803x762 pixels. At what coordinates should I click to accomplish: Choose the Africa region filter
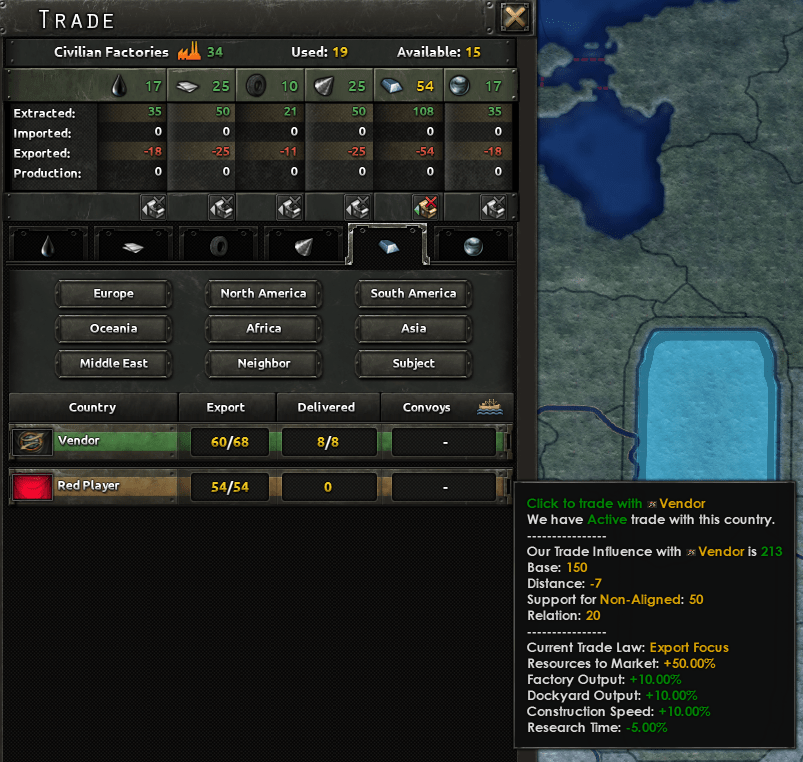pyautogui.click(x=263, y=329)
